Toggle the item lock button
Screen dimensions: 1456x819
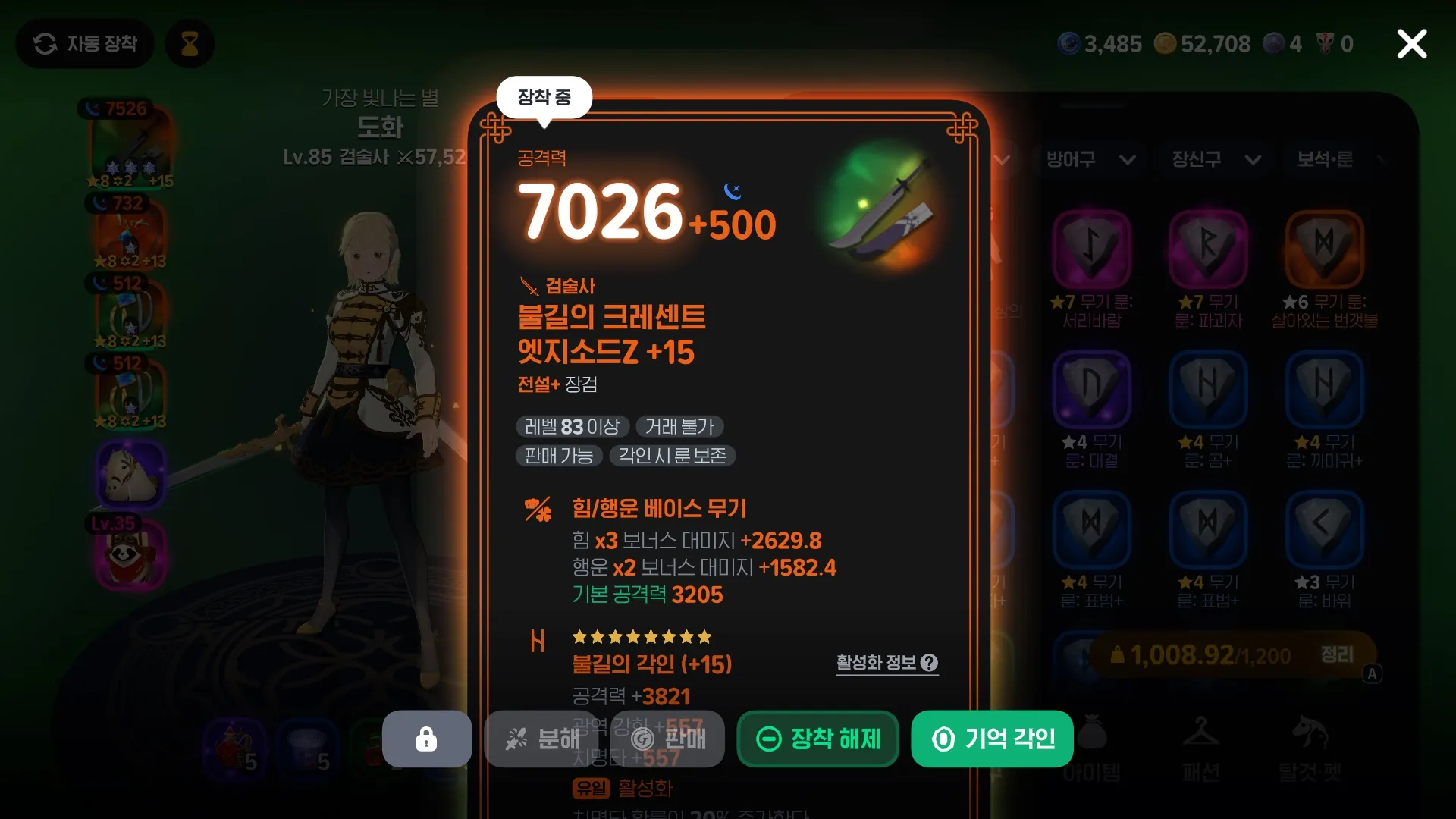[x=426, y=739]
